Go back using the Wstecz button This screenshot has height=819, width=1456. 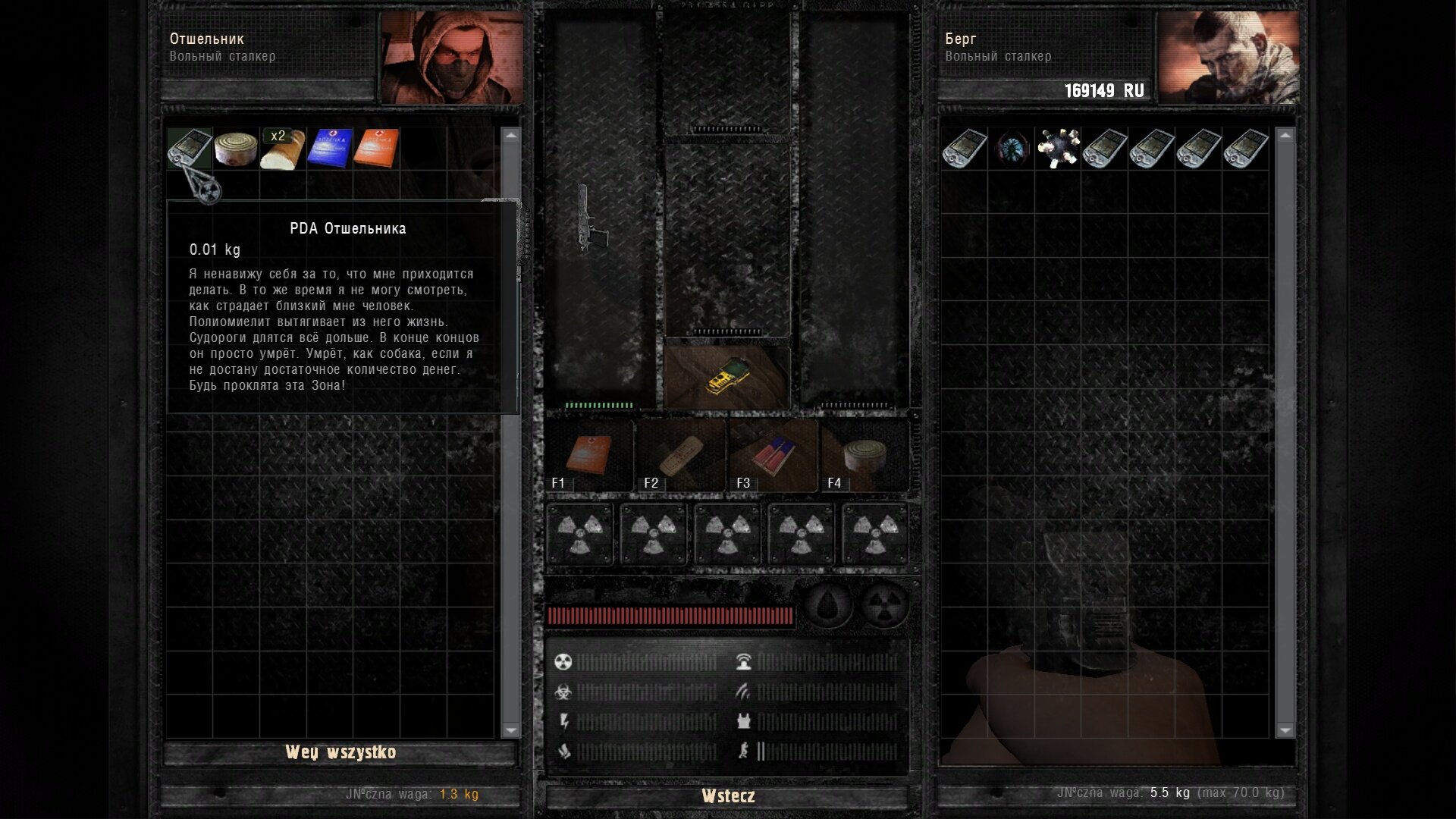pyautogui.click(x=727, y=796)
